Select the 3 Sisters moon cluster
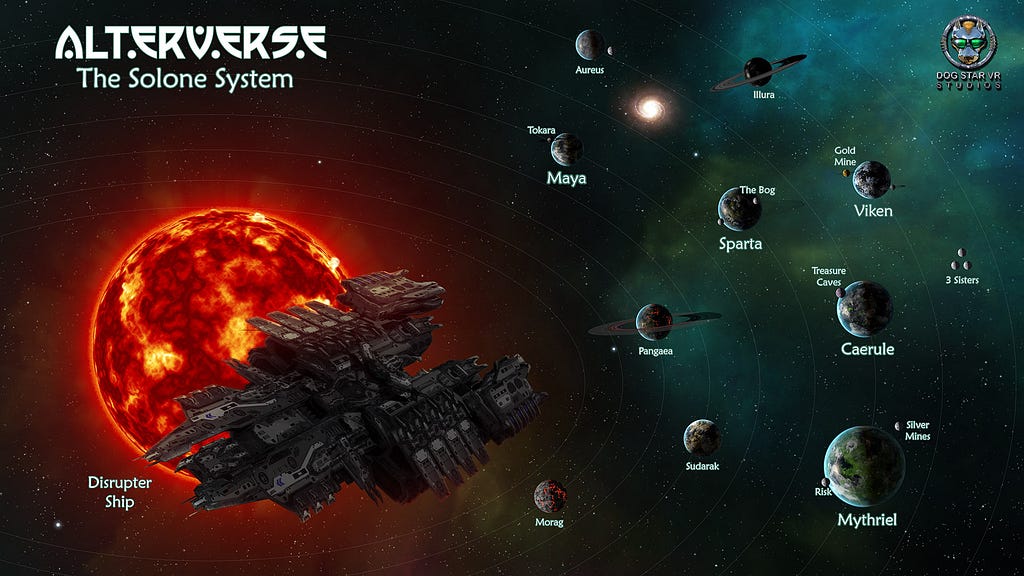The width and height of the screenshot is (1024, 576). [961, 260]
